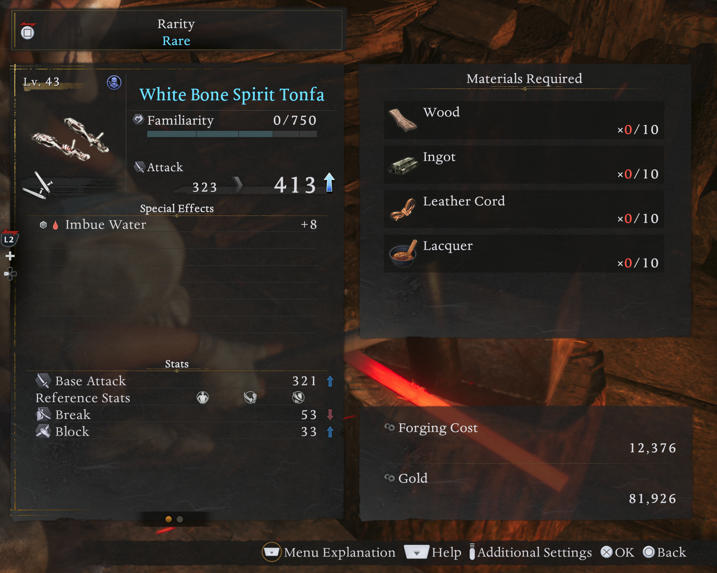Open the Help option
This screenshot has width=717, height=573.
click(x=433, y=552)
